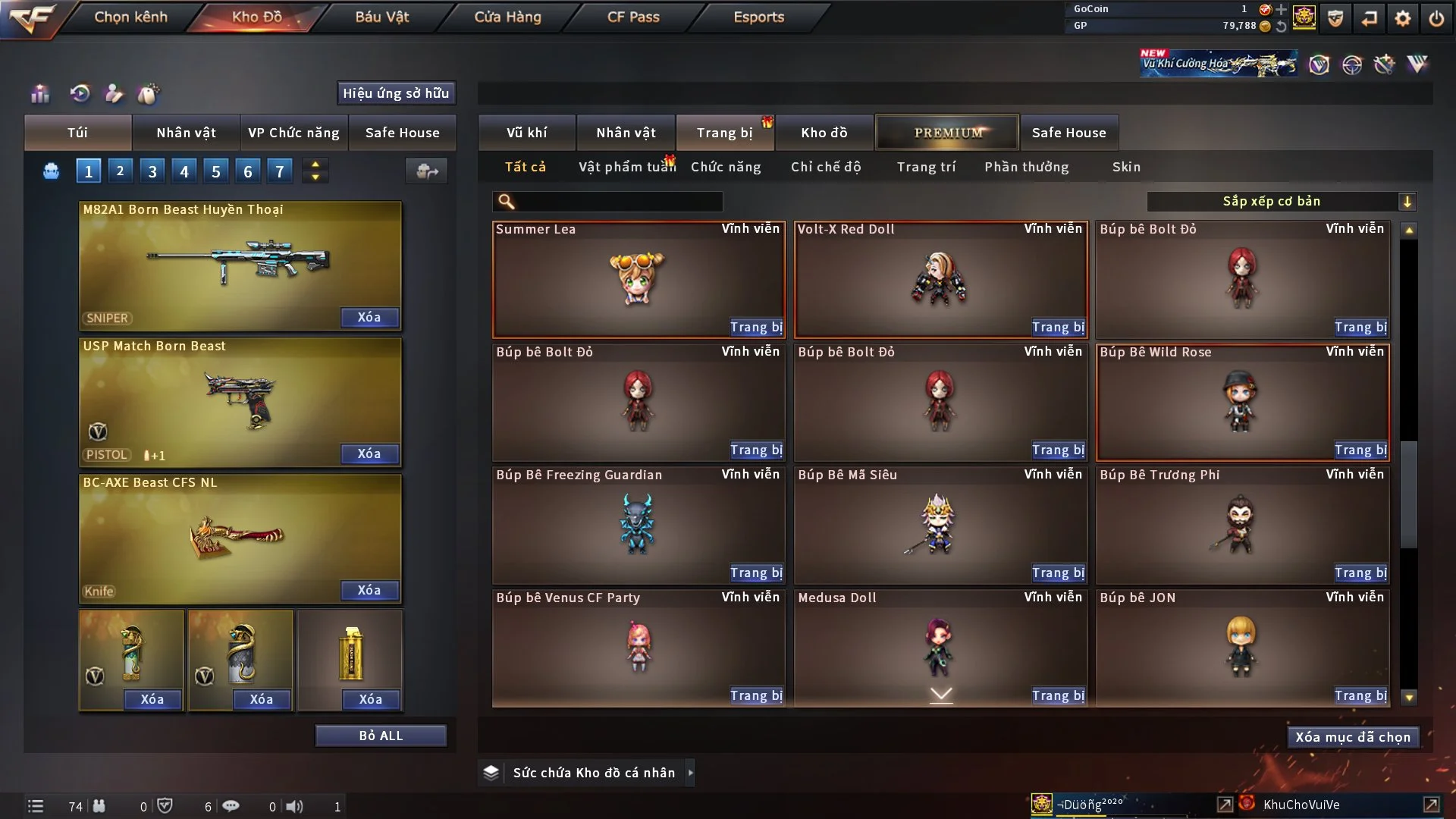This screenshot has width=1456, height=819.
Task: Select the Chức năng filter
Action: pyautogui.click(x=726, y=167)
